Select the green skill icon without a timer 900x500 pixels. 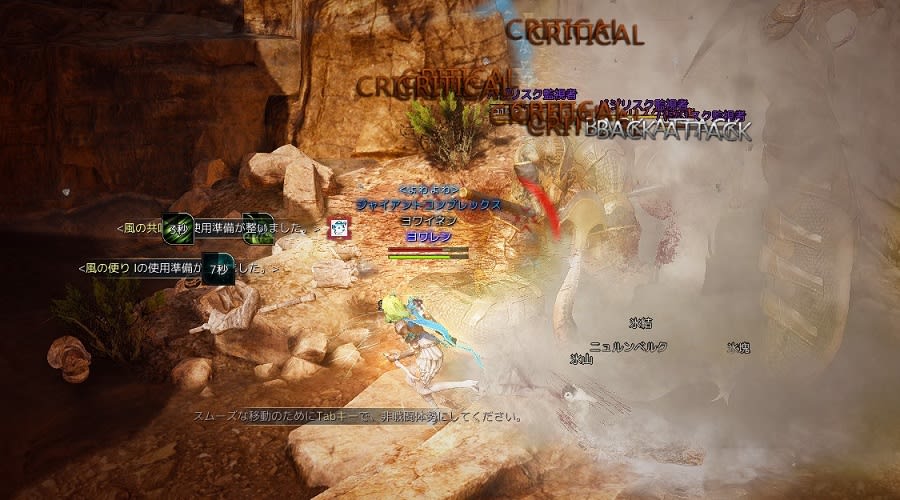pyautogui.click(x=257, y=229)
